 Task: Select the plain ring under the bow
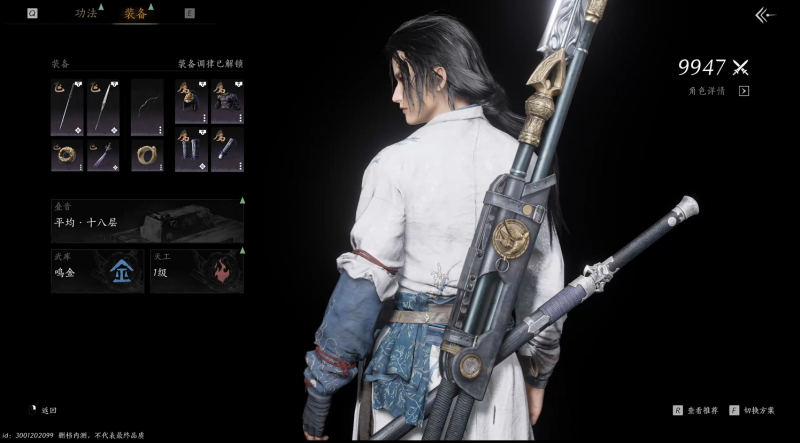click(x=147, y=154)
